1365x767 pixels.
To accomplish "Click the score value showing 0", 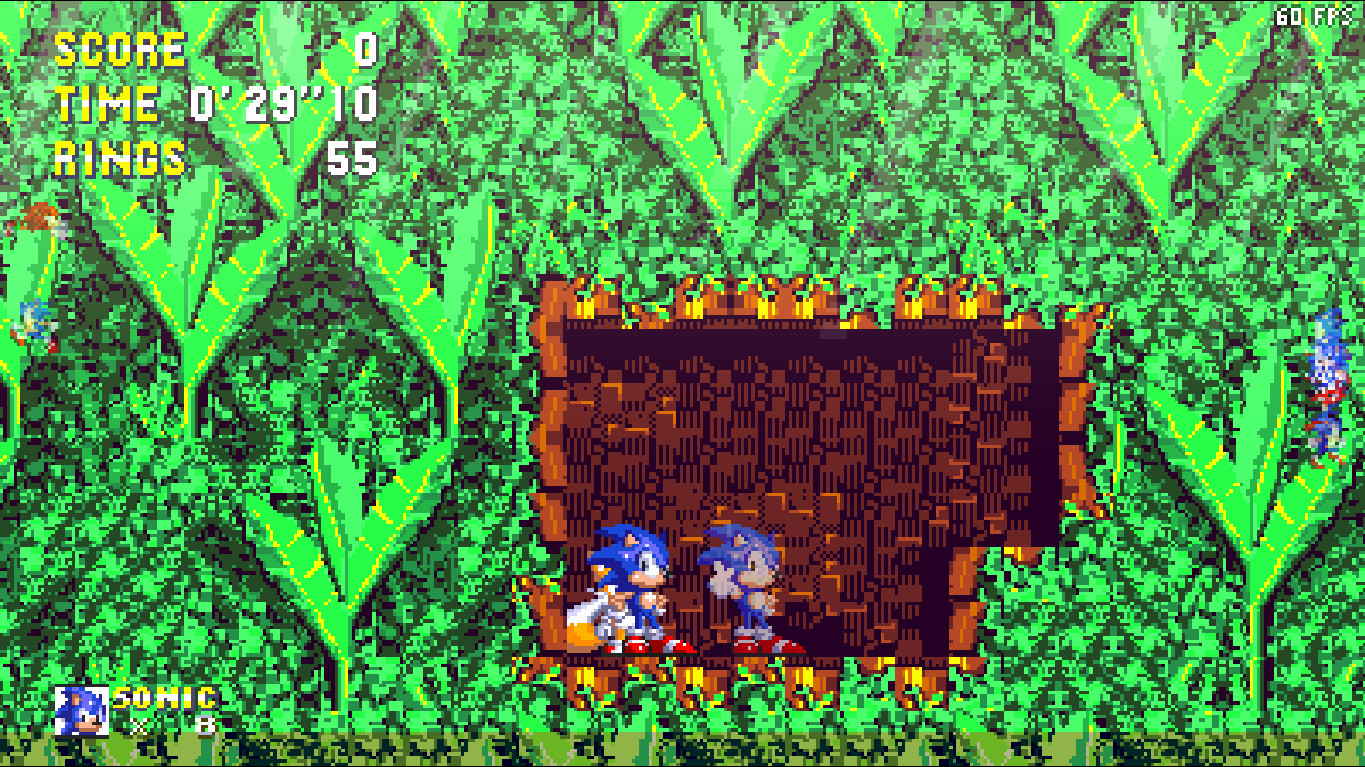I will 368,47.
